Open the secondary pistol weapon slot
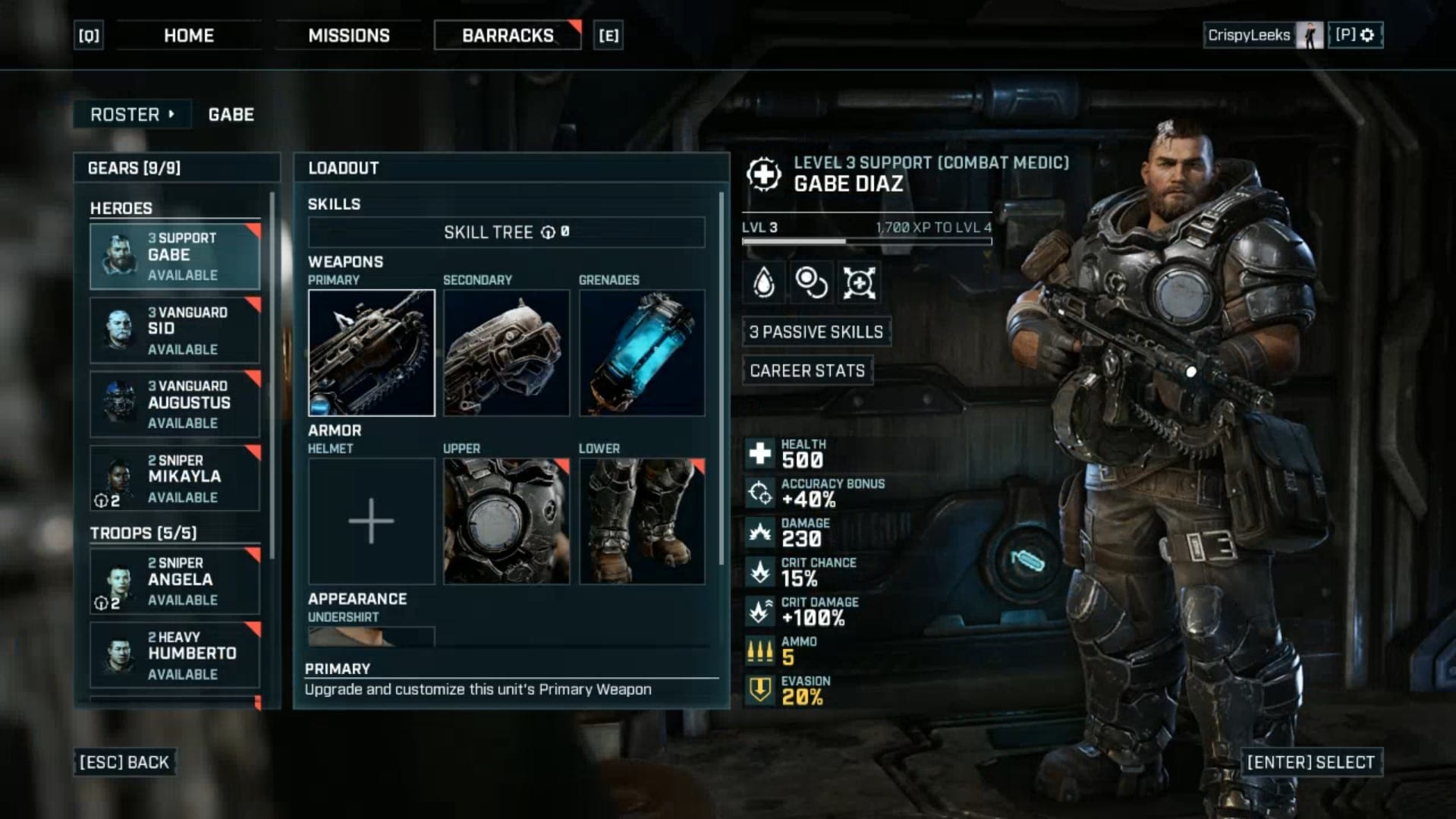This screenshot has width=1456, height=819. (x=506, y=353)
